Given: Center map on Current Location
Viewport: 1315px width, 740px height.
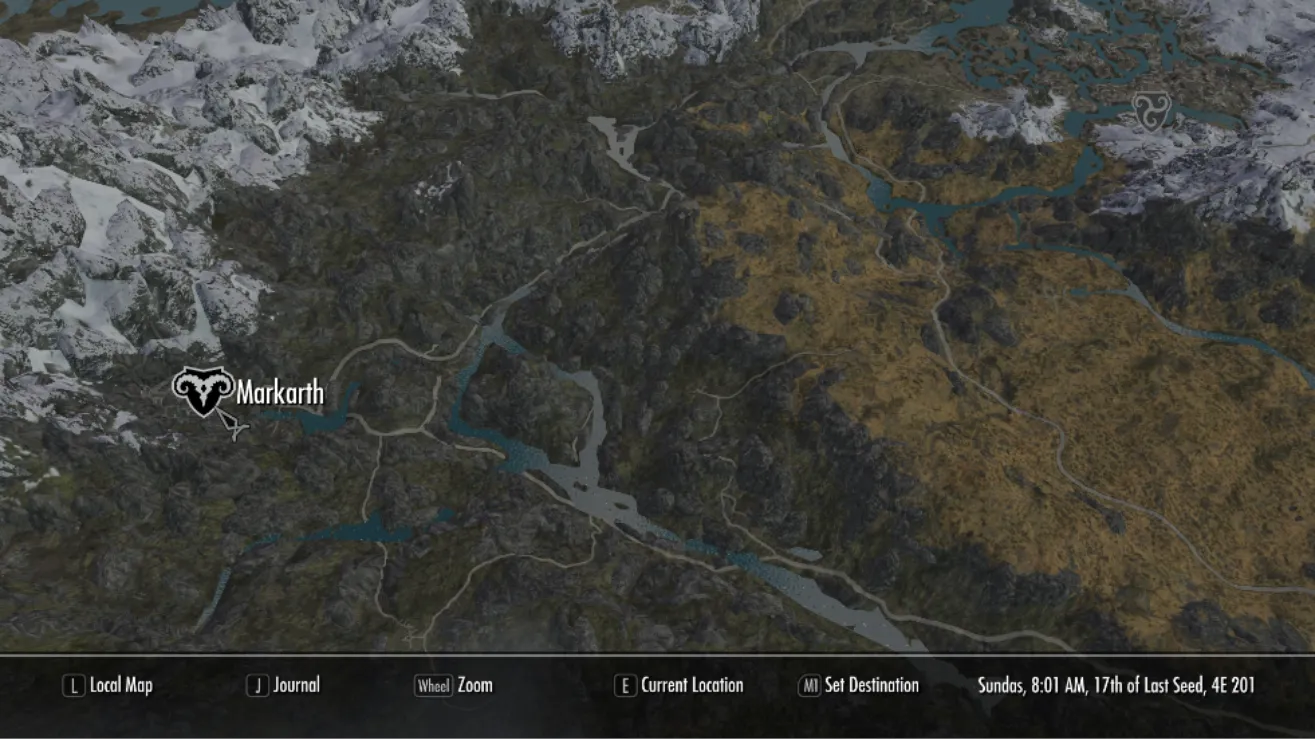Looking at the screenshot, I should tap(679, 686).
